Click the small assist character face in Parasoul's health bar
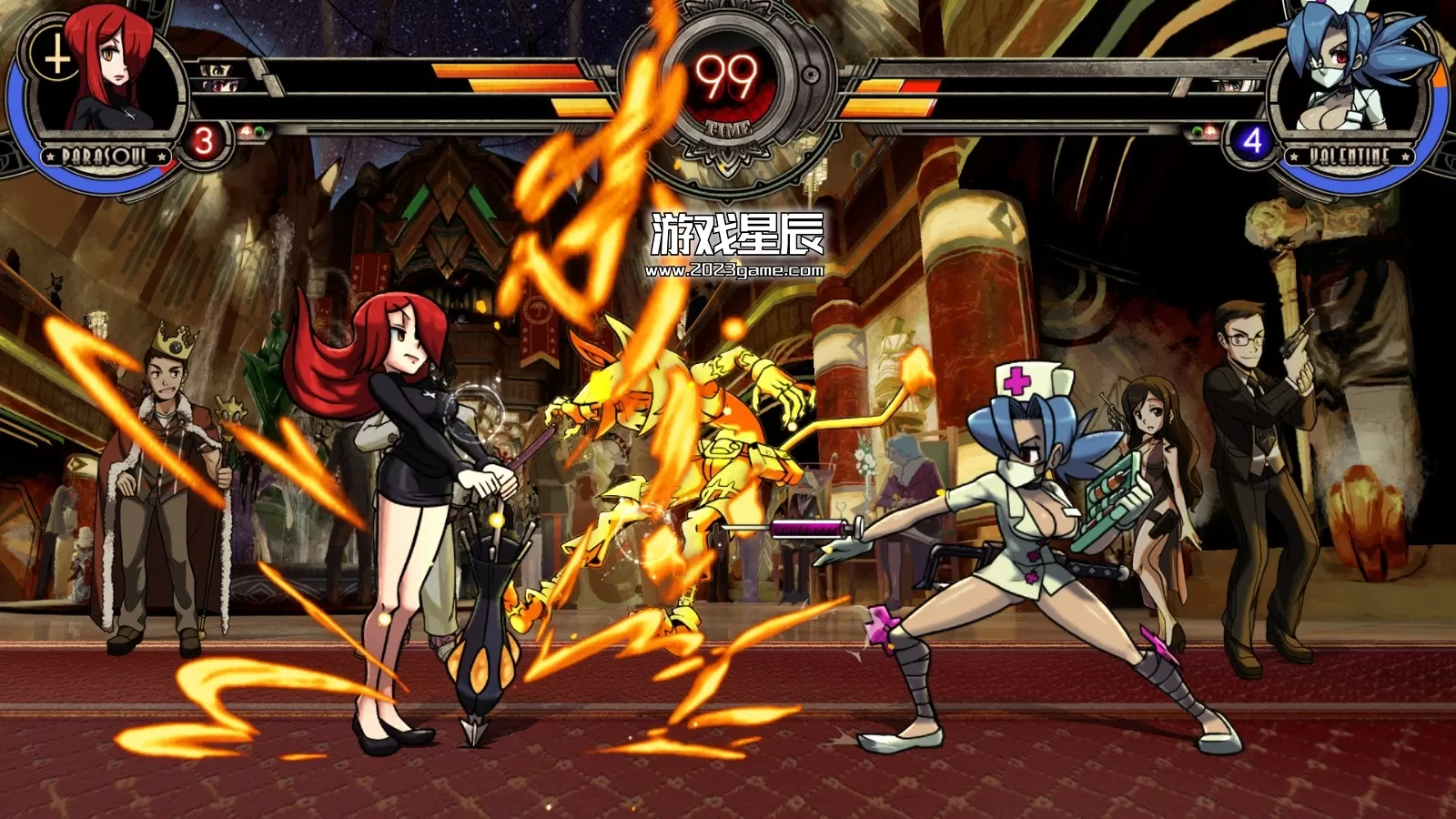This screenshot has width=1456, height=819. point(216,71)
